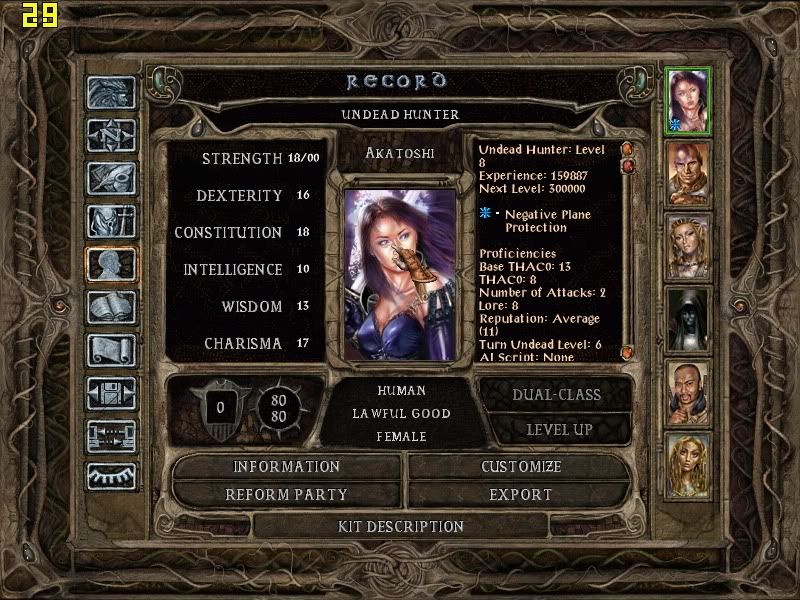
Task: Select the Level Up button
Action: pos(556,430)
